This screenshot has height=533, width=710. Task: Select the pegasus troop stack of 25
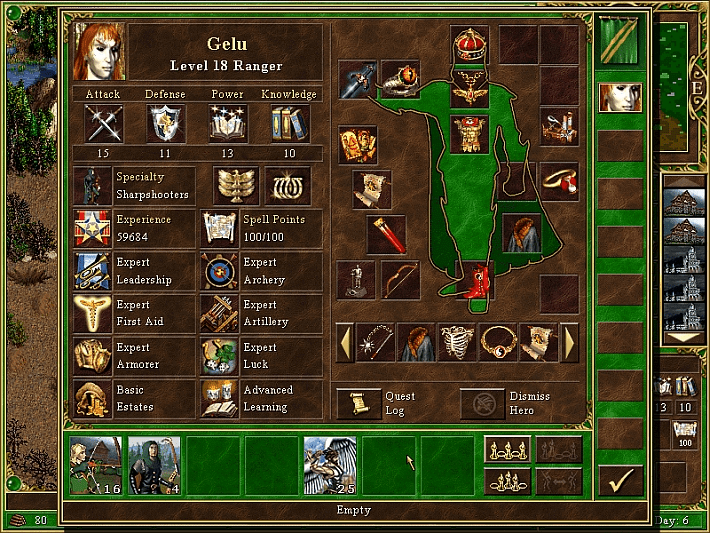330,465
